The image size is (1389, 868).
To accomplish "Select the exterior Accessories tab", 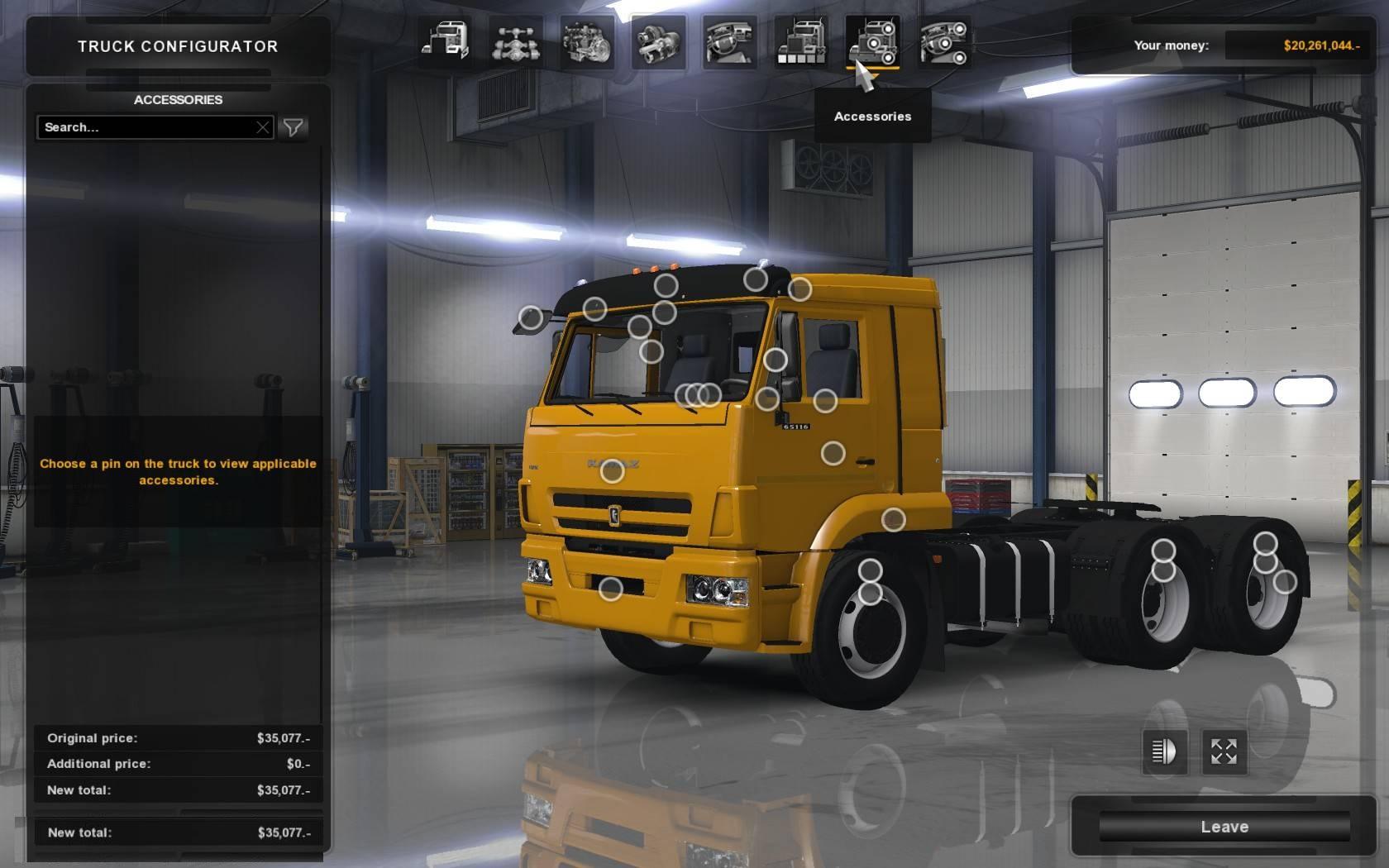I will [x=872, y=41].
